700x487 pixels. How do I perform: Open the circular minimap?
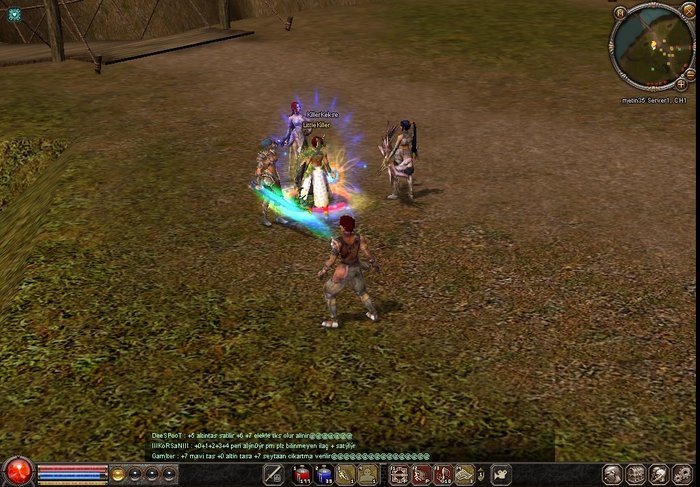pyautogui.click(x=651, y=46)
